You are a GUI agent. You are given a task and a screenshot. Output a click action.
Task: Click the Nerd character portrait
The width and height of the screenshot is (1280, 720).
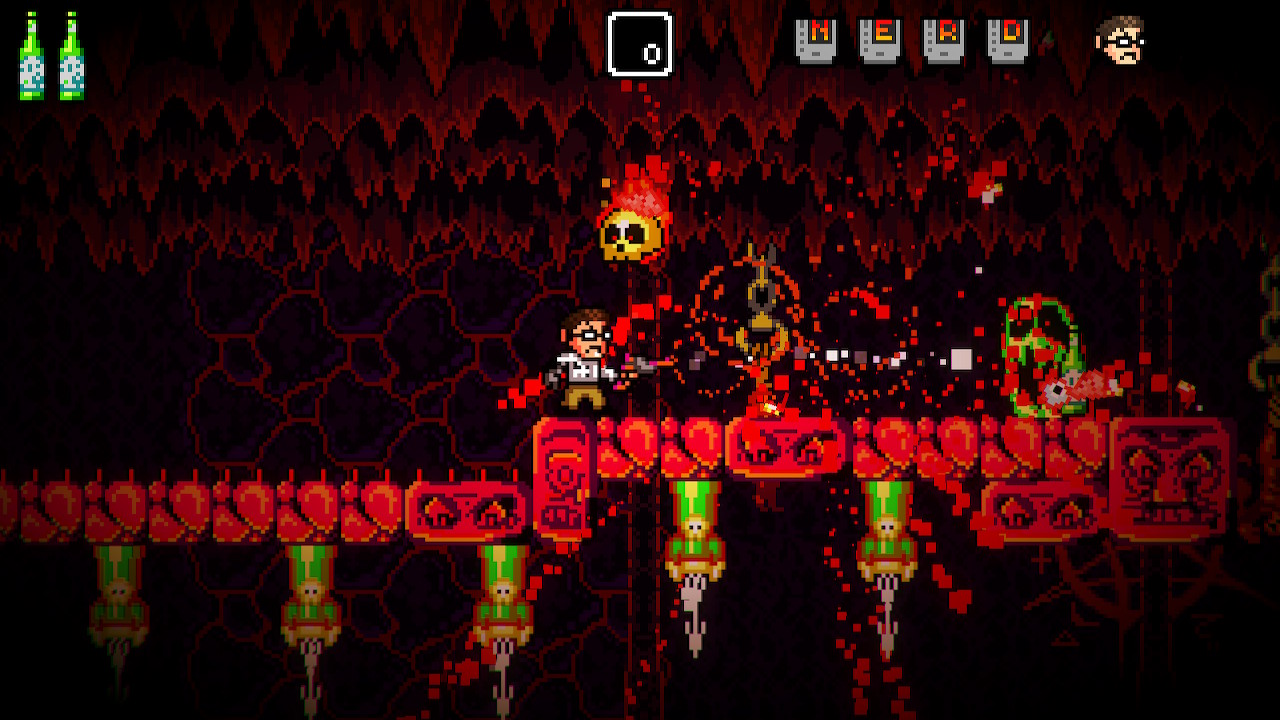(1120, 40)
